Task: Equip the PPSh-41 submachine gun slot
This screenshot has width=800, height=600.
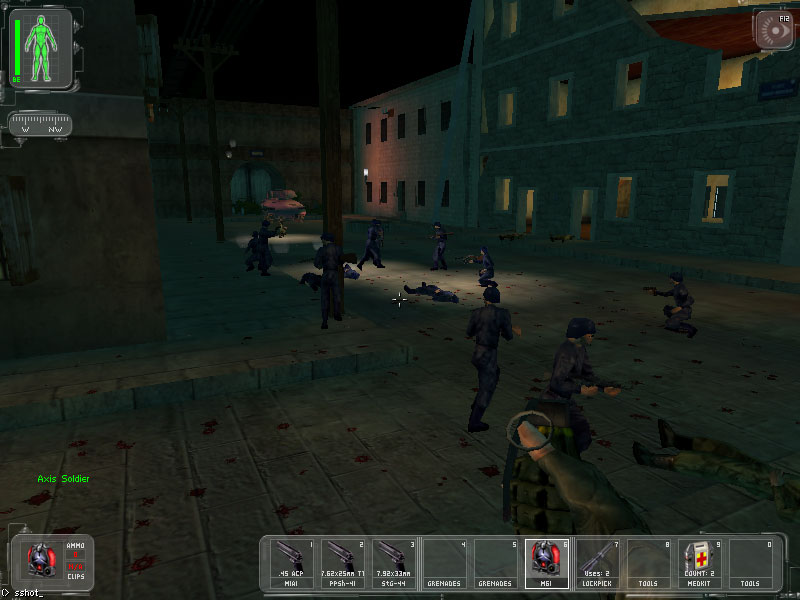Action: coord(344,563)
